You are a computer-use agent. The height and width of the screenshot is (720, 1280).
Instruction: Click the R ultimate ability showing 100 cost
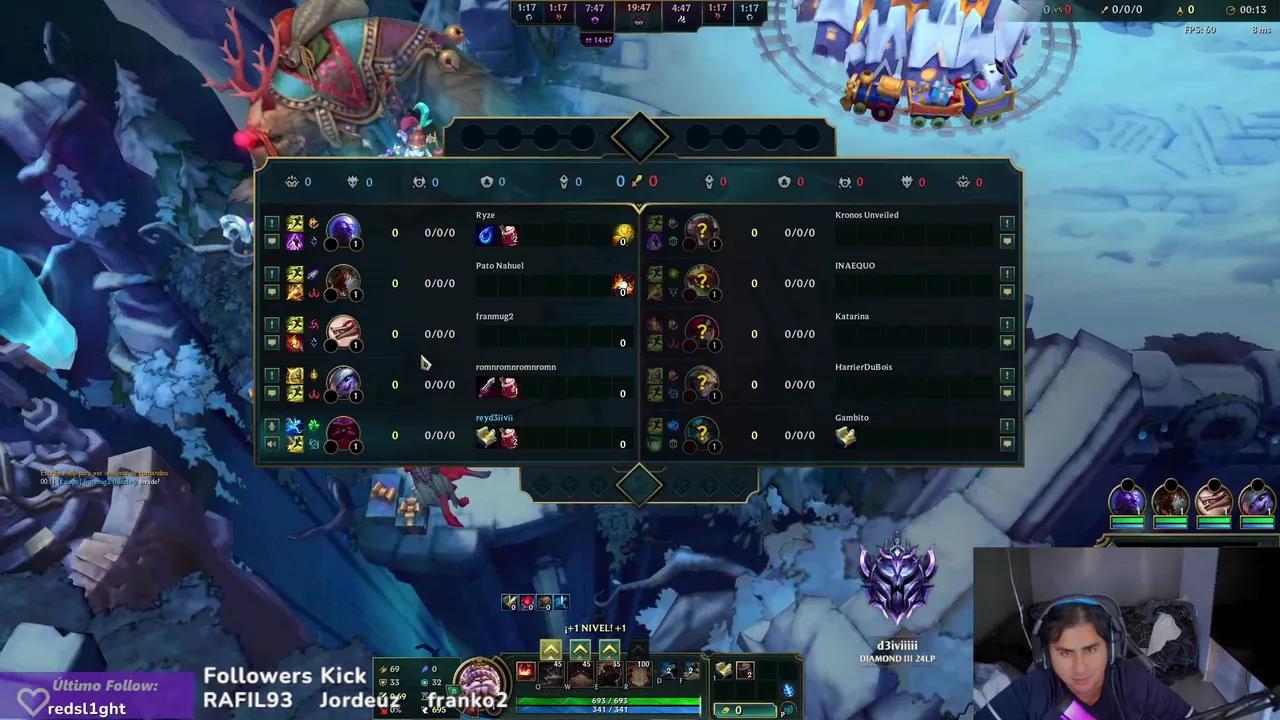[x=638, y=675]
